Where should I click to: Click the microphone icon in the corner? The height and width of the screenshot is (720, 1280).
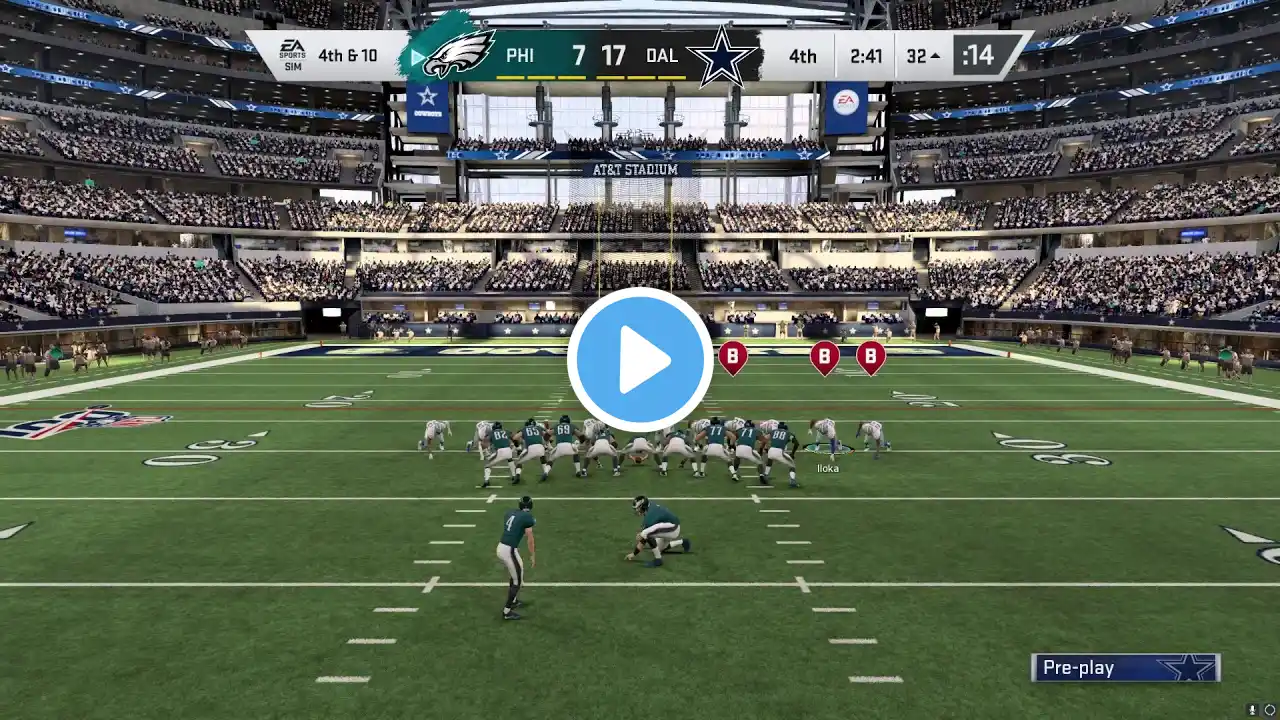pos(1252,710)
